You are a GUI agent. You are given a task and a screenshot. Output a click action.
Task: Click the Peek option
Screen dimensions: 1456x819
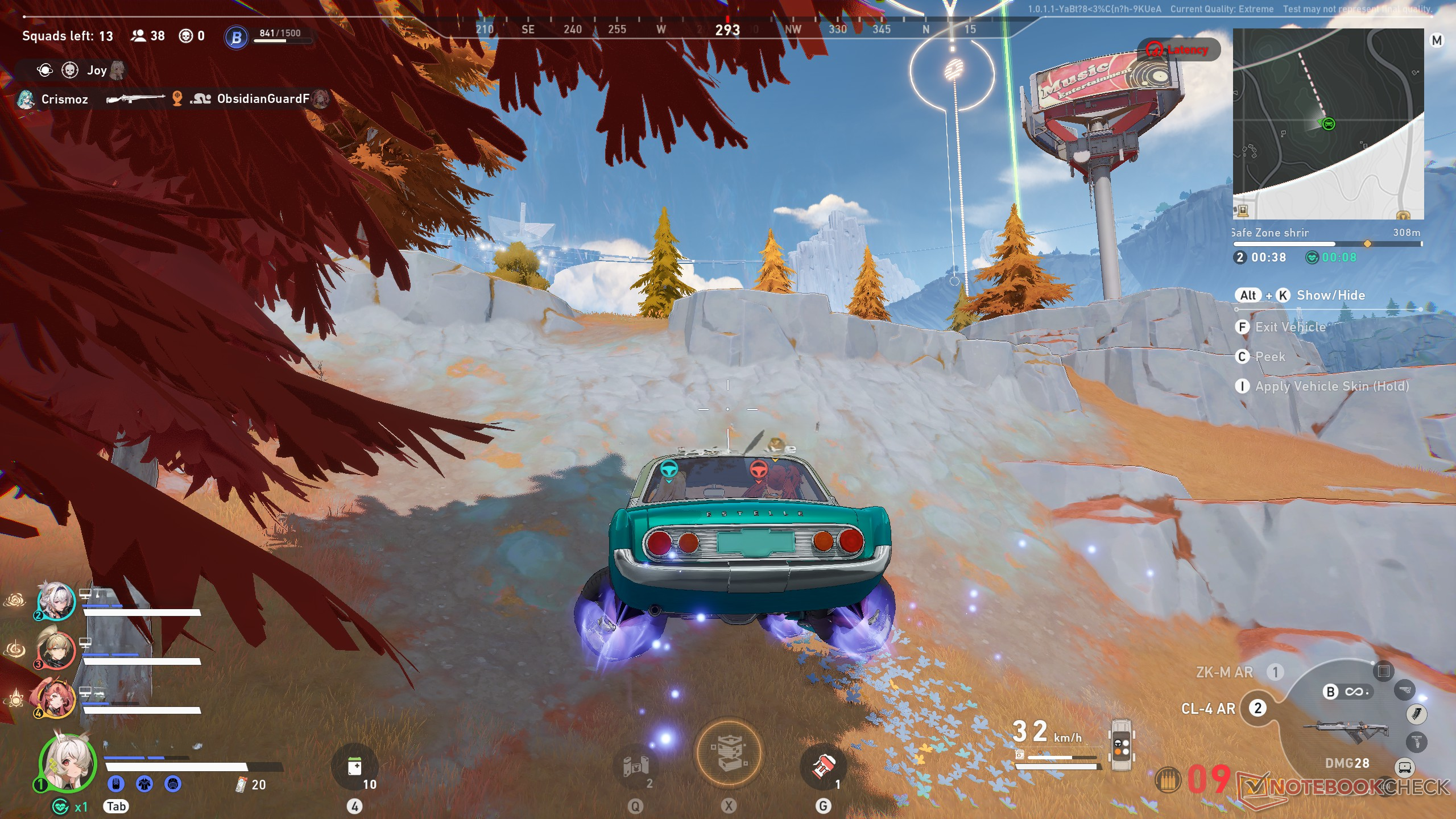tap(1269, 357)
